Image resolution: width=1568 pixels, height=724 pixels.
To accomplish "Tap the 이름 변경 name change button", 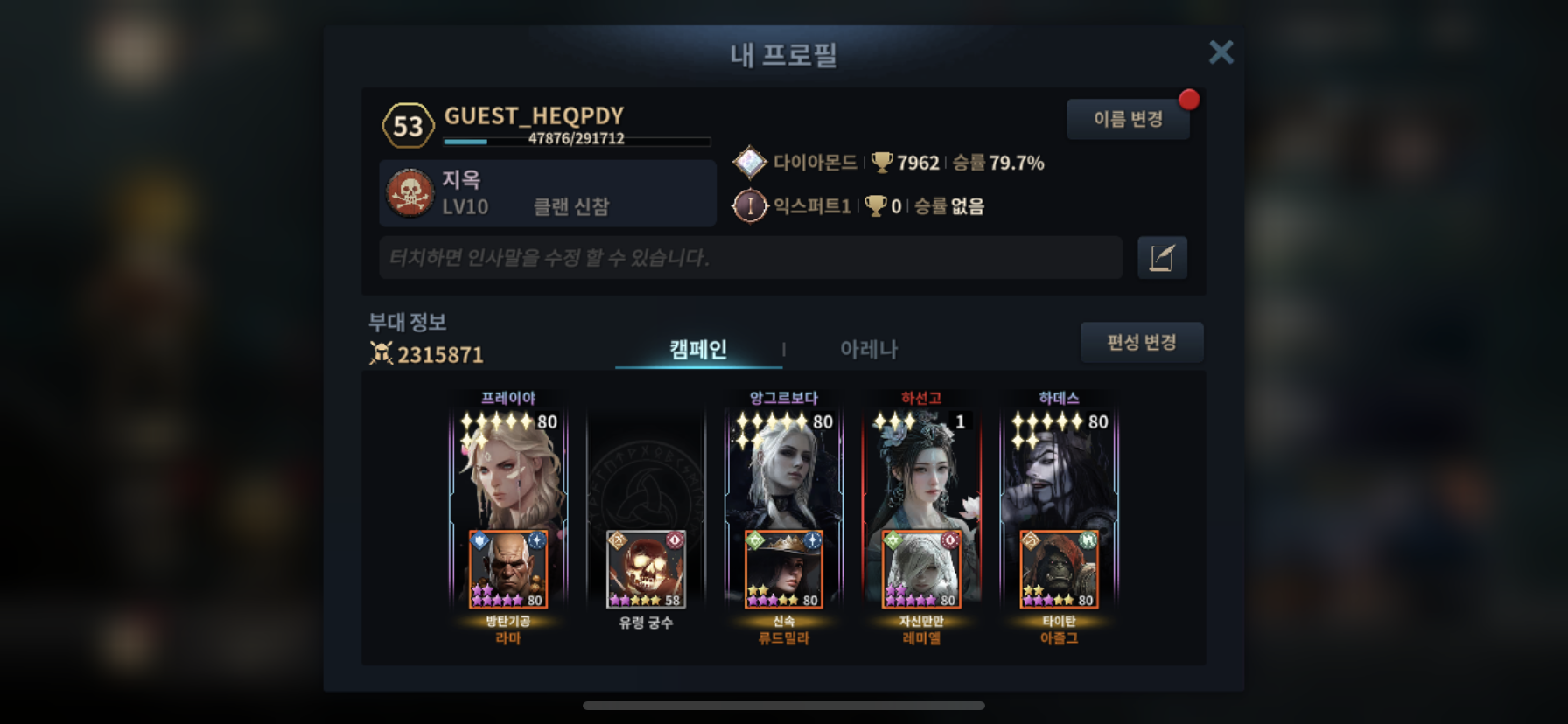I will point(1127,119).
